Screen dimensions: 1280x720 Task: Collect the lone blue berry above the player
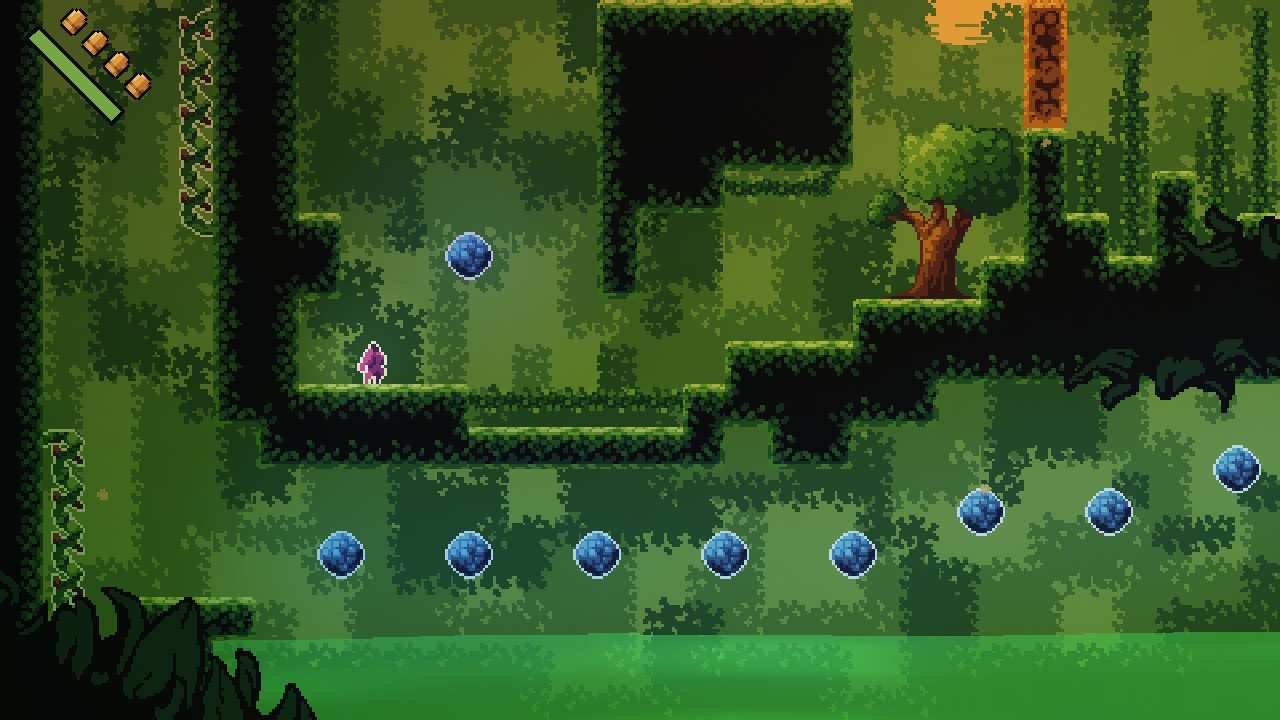pos(470,256)
